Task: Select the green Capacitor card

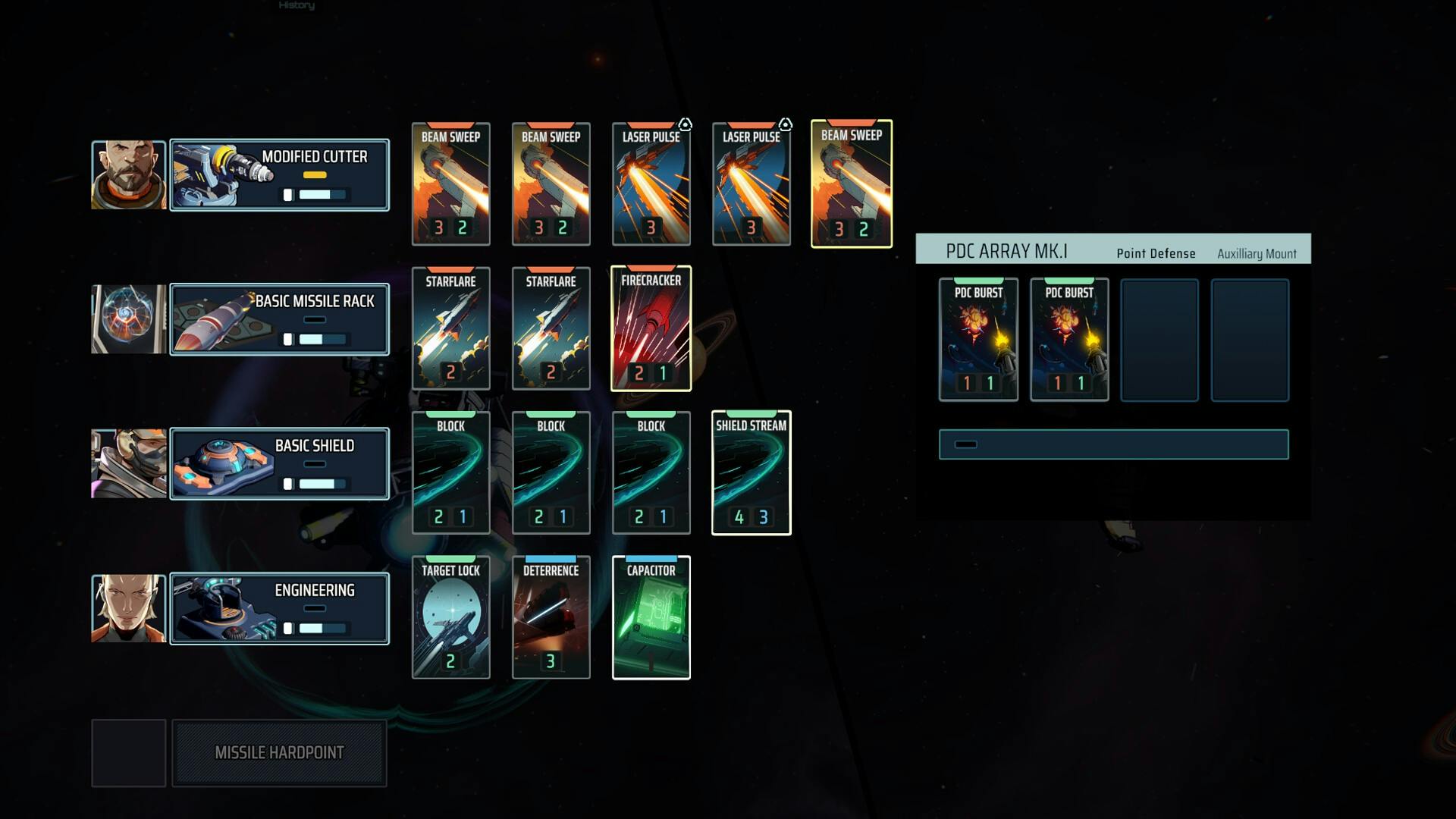Action: tap(651, 617)
